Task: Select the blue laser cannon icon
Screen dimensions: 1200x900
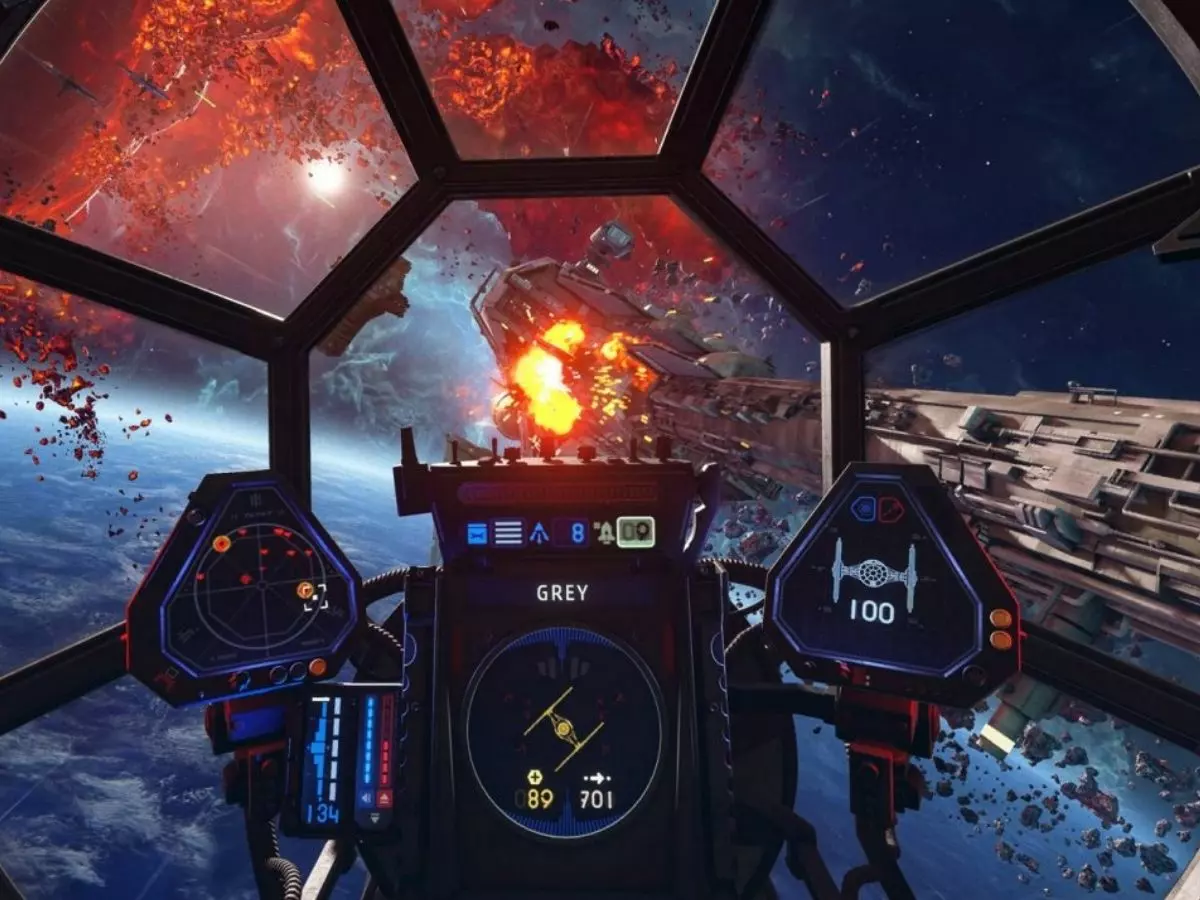Action: click(476, 532)
